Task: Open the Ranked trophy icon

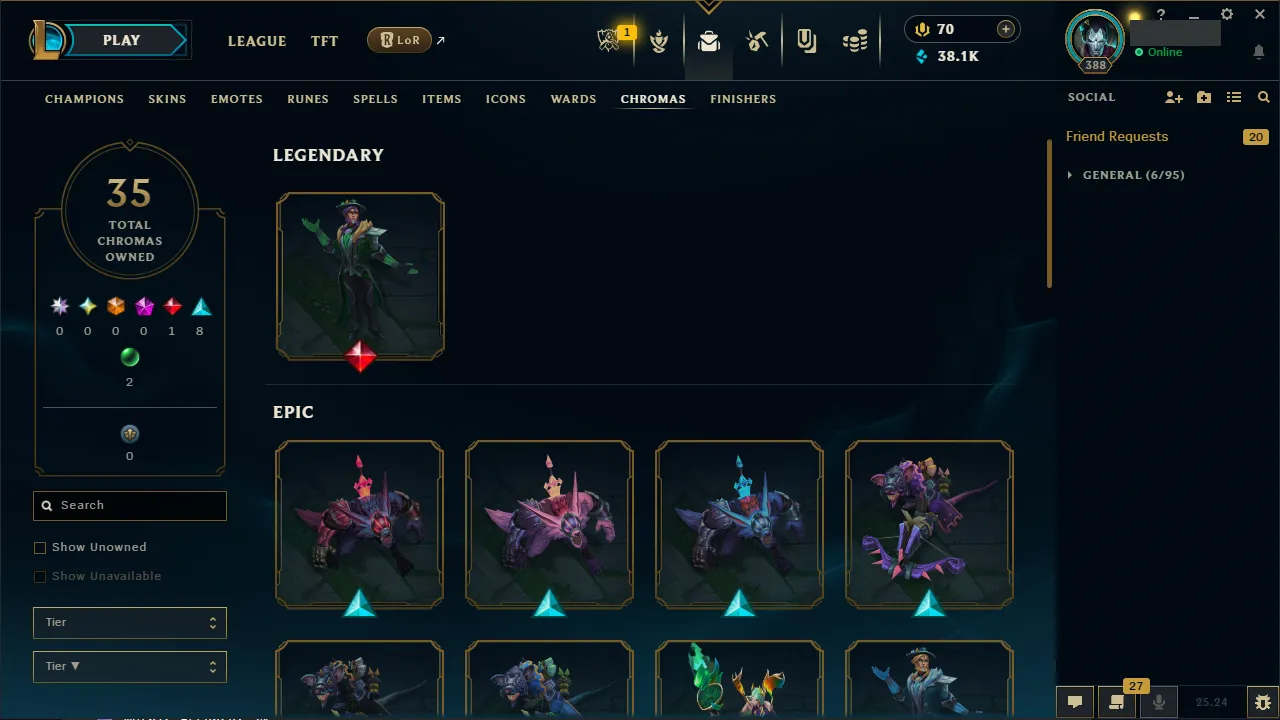Action: coord(659,41)
